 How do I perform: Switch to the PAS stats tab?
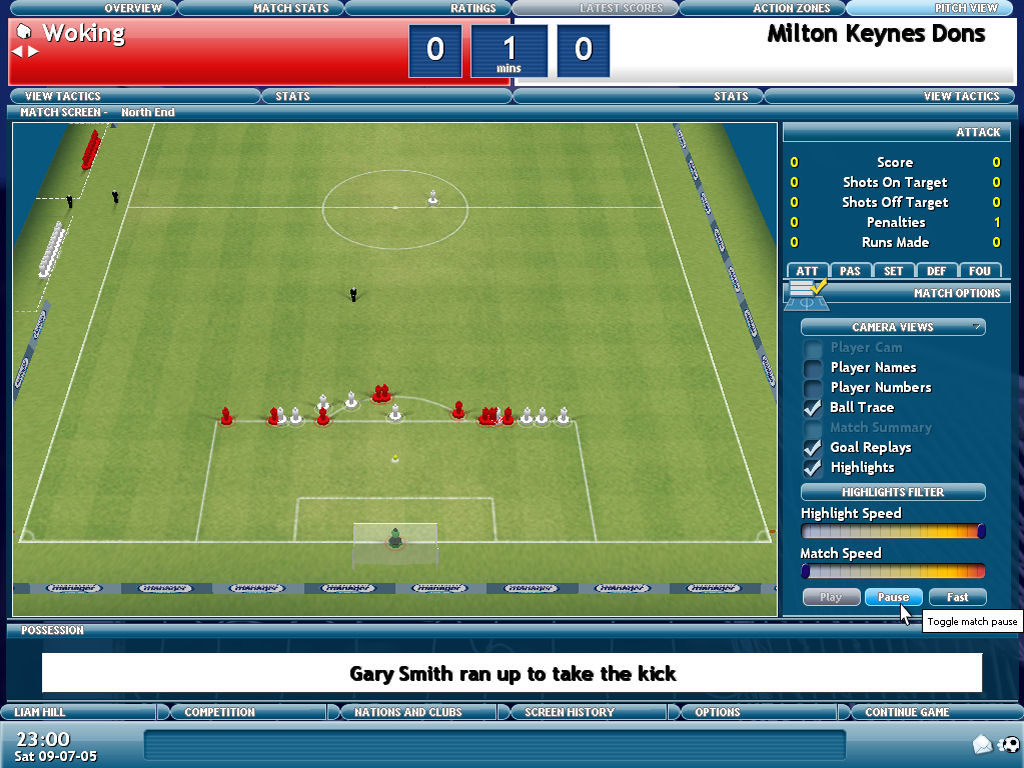coord(850,271)
